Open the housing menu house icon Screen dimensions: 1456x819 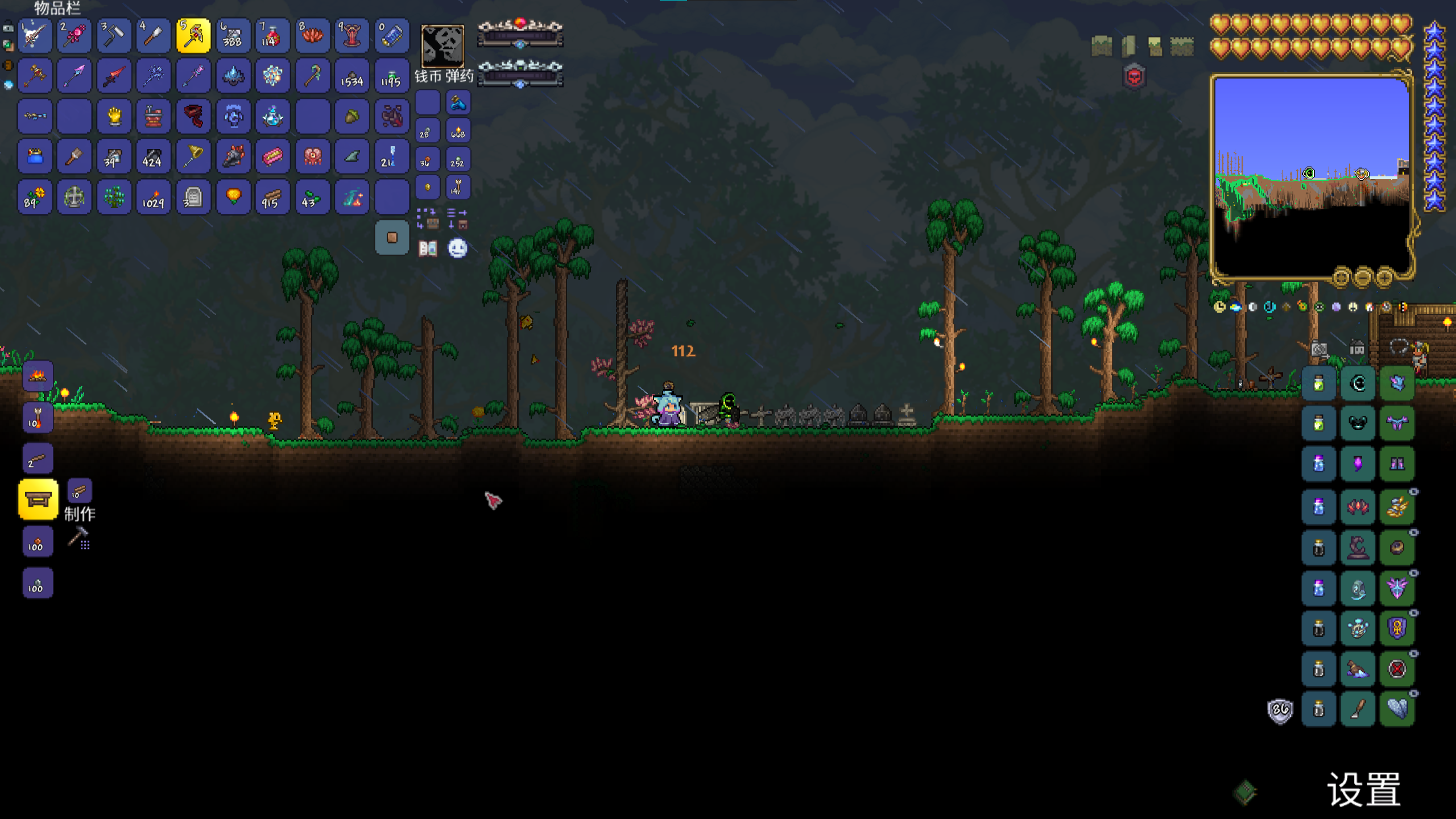tap(1357, 348)
